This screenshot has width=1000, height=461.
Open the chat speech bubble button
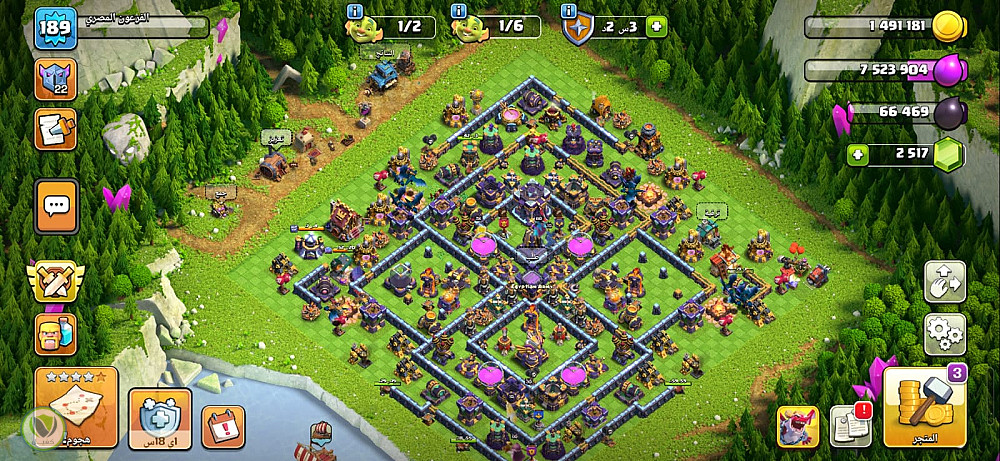click(55, 205)
